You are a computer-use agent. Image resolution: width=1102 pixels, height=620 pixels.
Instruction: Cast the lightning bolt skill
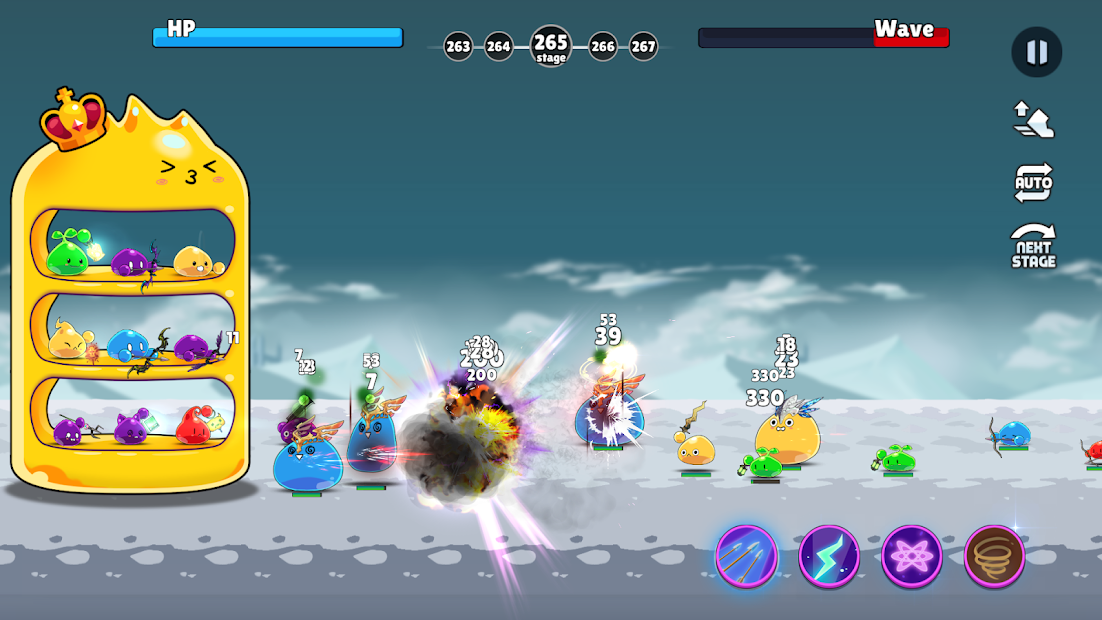point(829,556)
